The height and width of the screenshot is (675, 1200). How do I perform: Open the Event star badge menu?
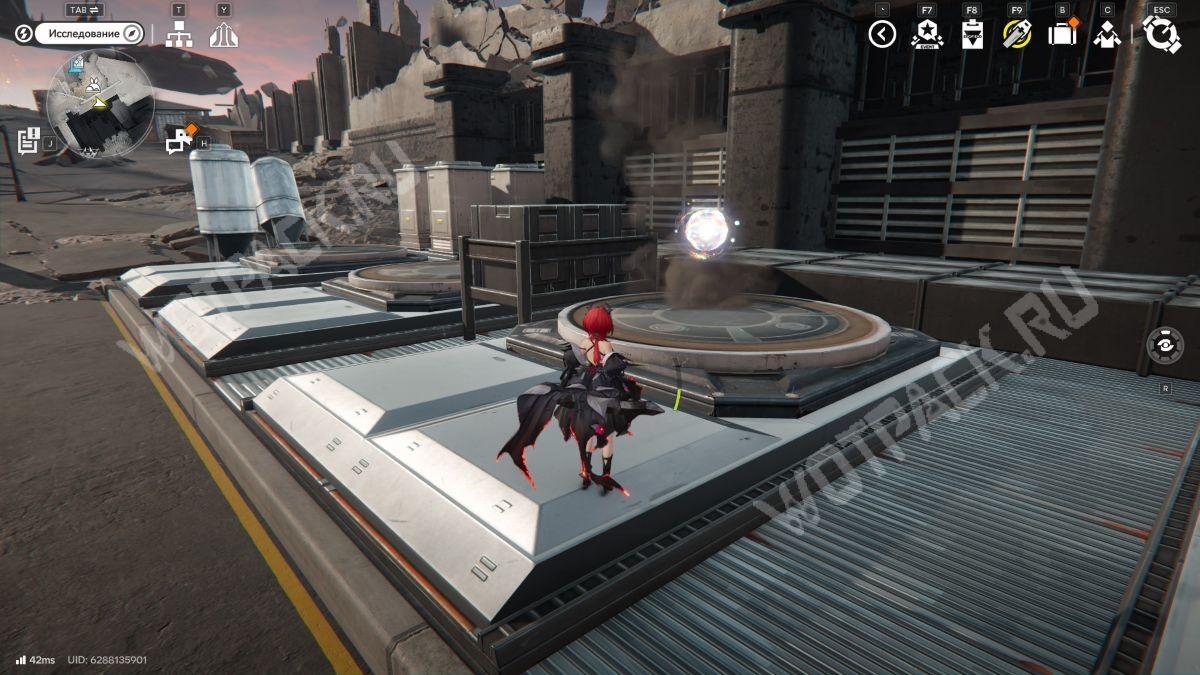coord(927,35)
